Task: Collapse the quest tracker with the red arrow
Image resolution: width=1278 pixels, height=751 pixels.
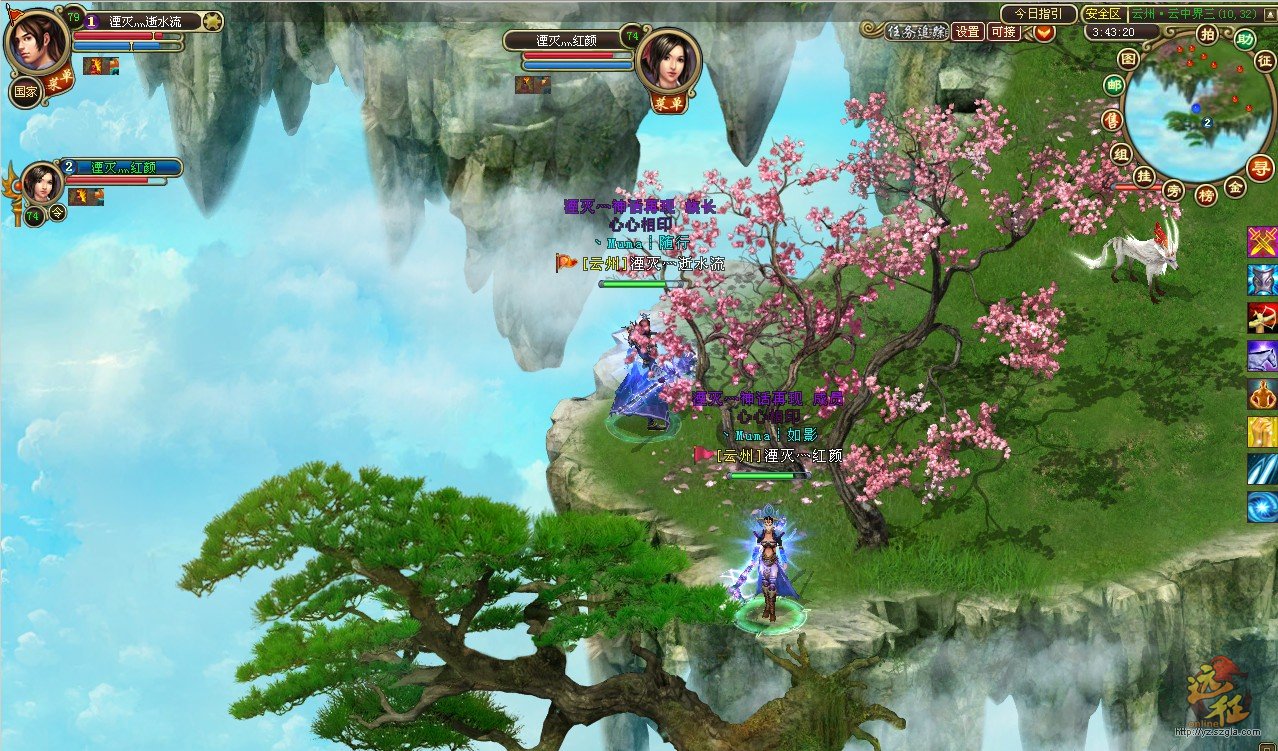Action: tap(1044, 32)
